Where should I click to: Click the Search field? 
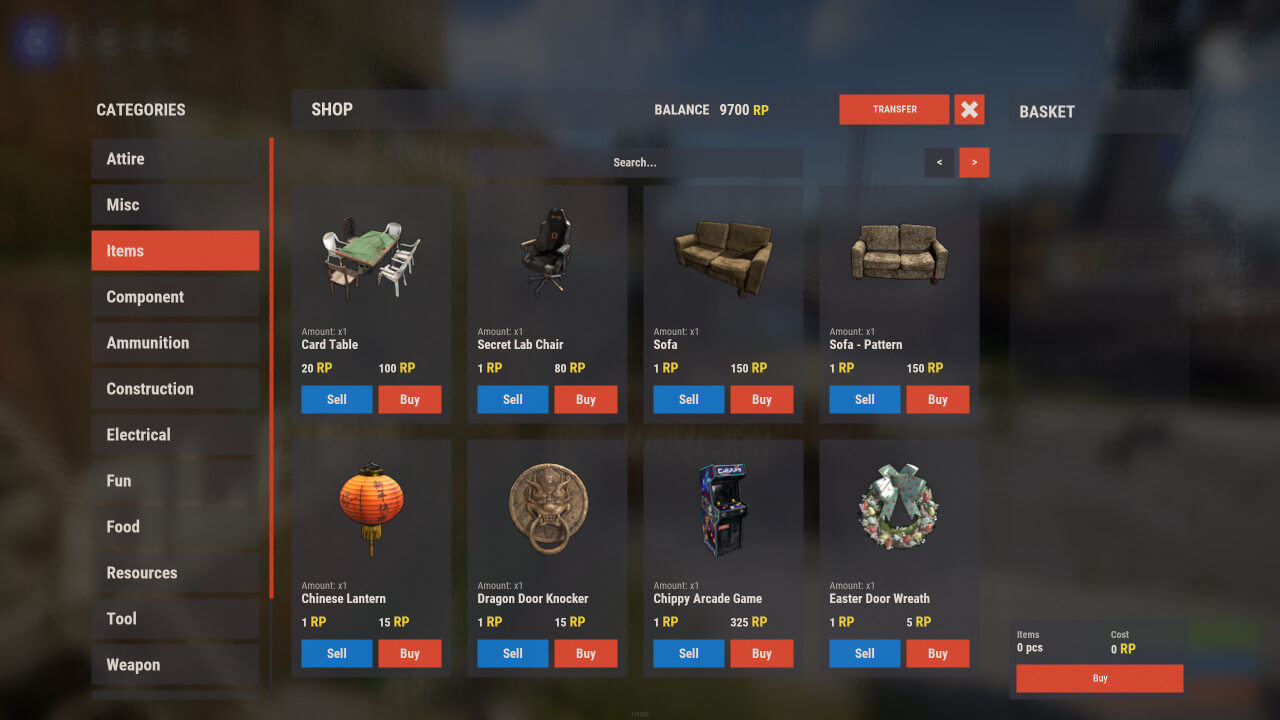click(x=636, y=162)
